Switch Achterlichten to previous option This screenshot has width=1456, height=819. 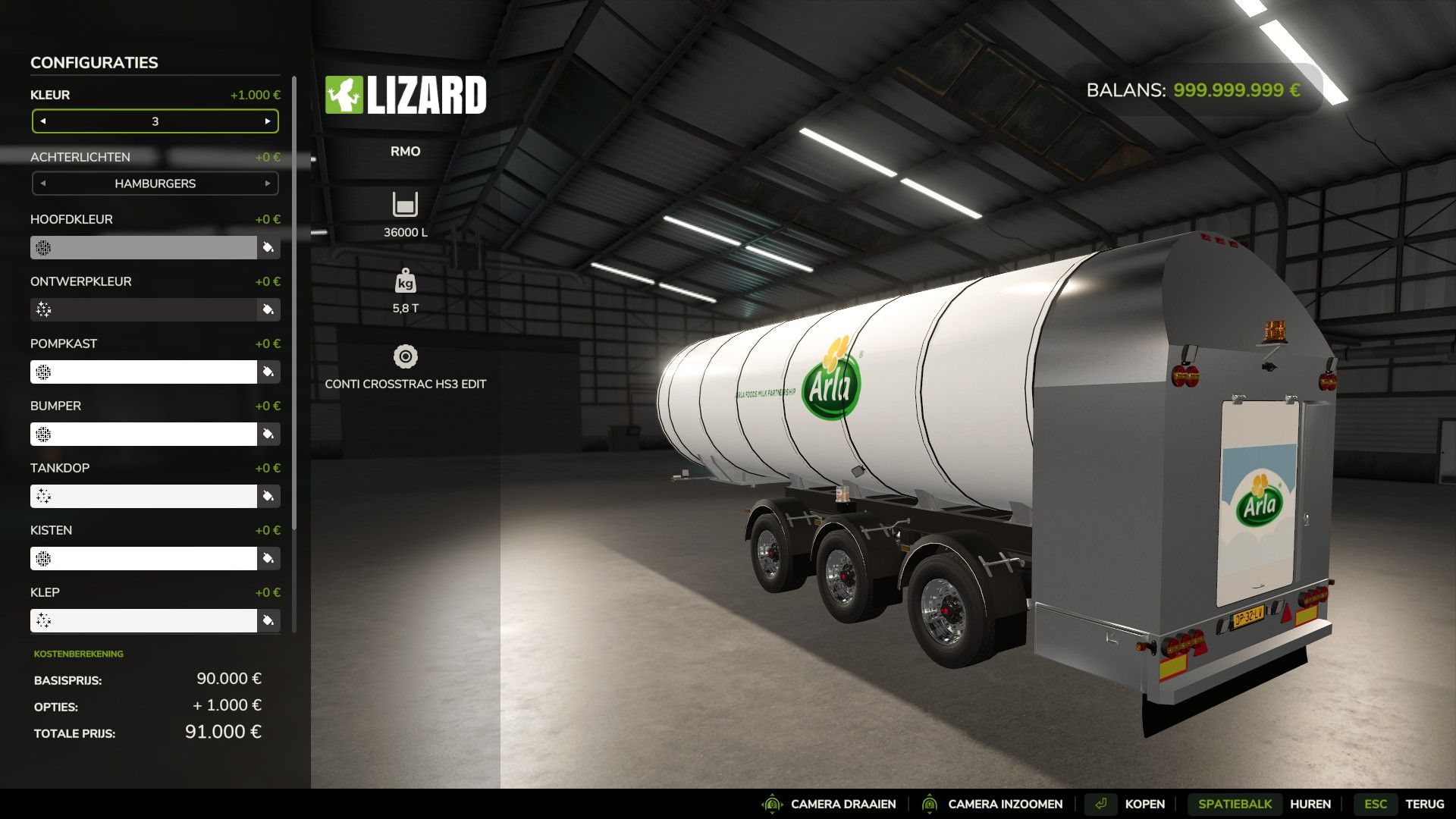[x=43, y=184]
